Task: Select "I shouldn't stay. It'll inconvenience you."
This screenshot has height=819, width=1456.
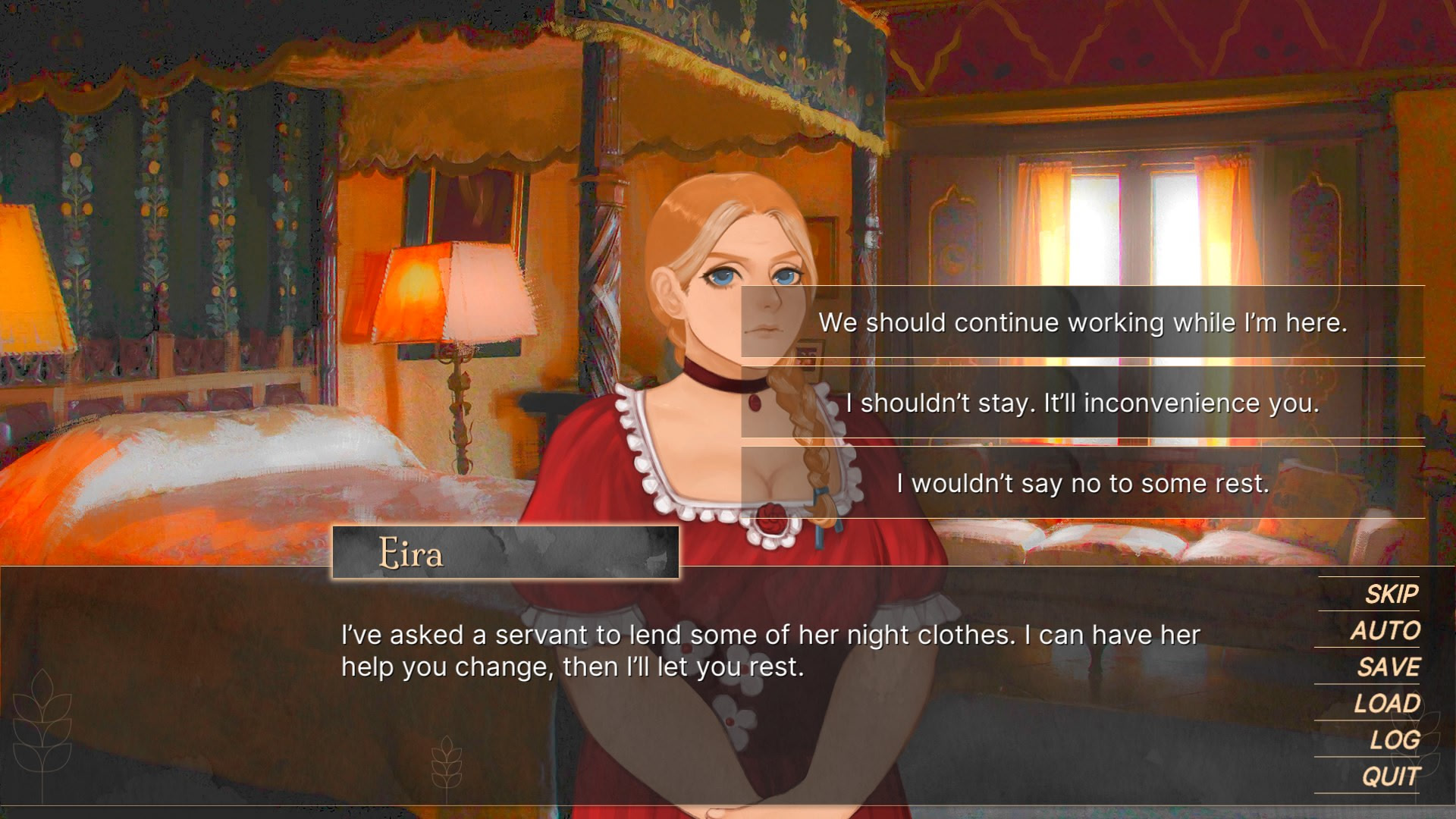Action: pos(1082,403)
